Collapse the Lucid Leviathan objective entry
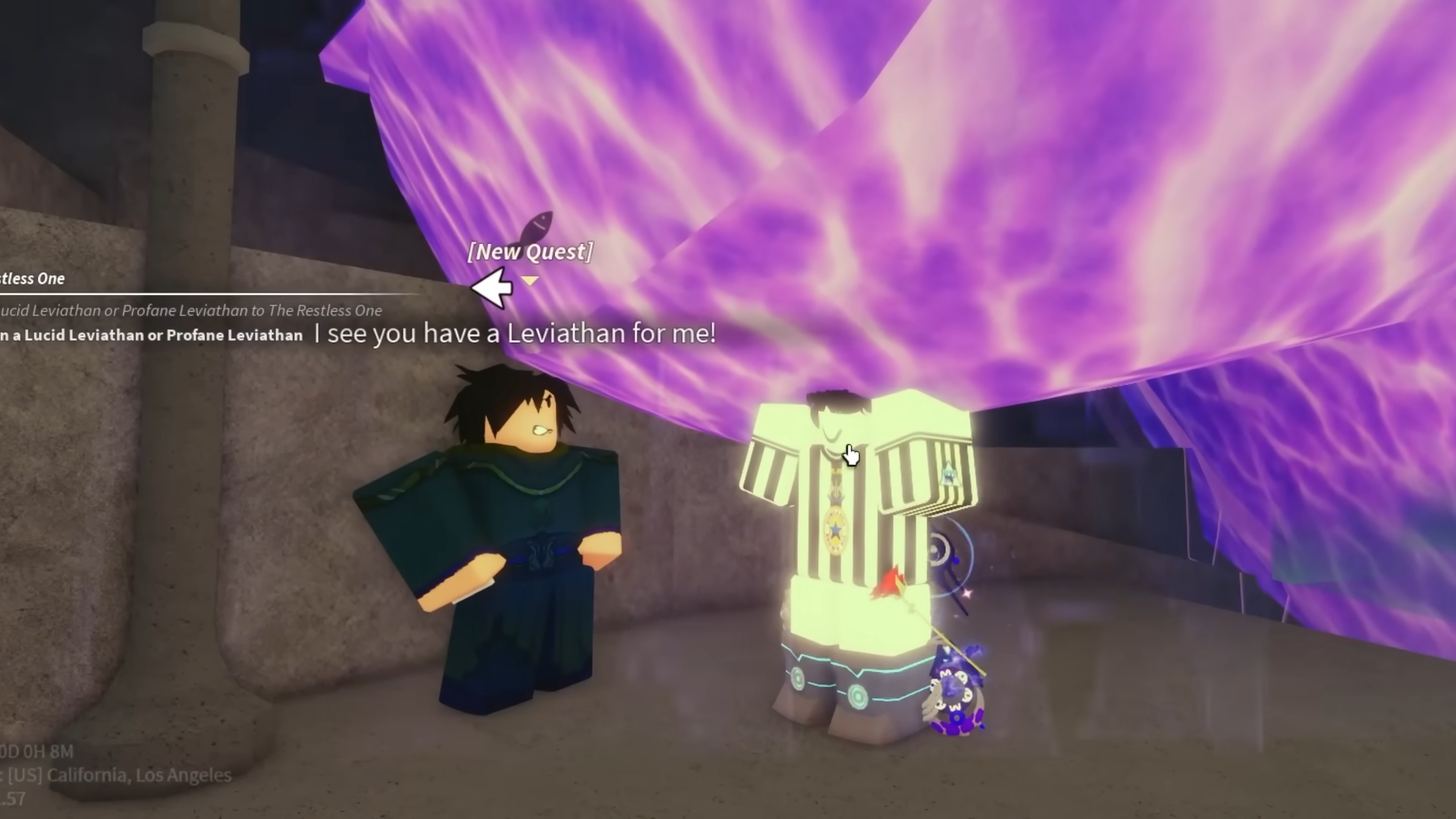The height and width of the screenshot is (819, 1456). [x=152, y=334]
